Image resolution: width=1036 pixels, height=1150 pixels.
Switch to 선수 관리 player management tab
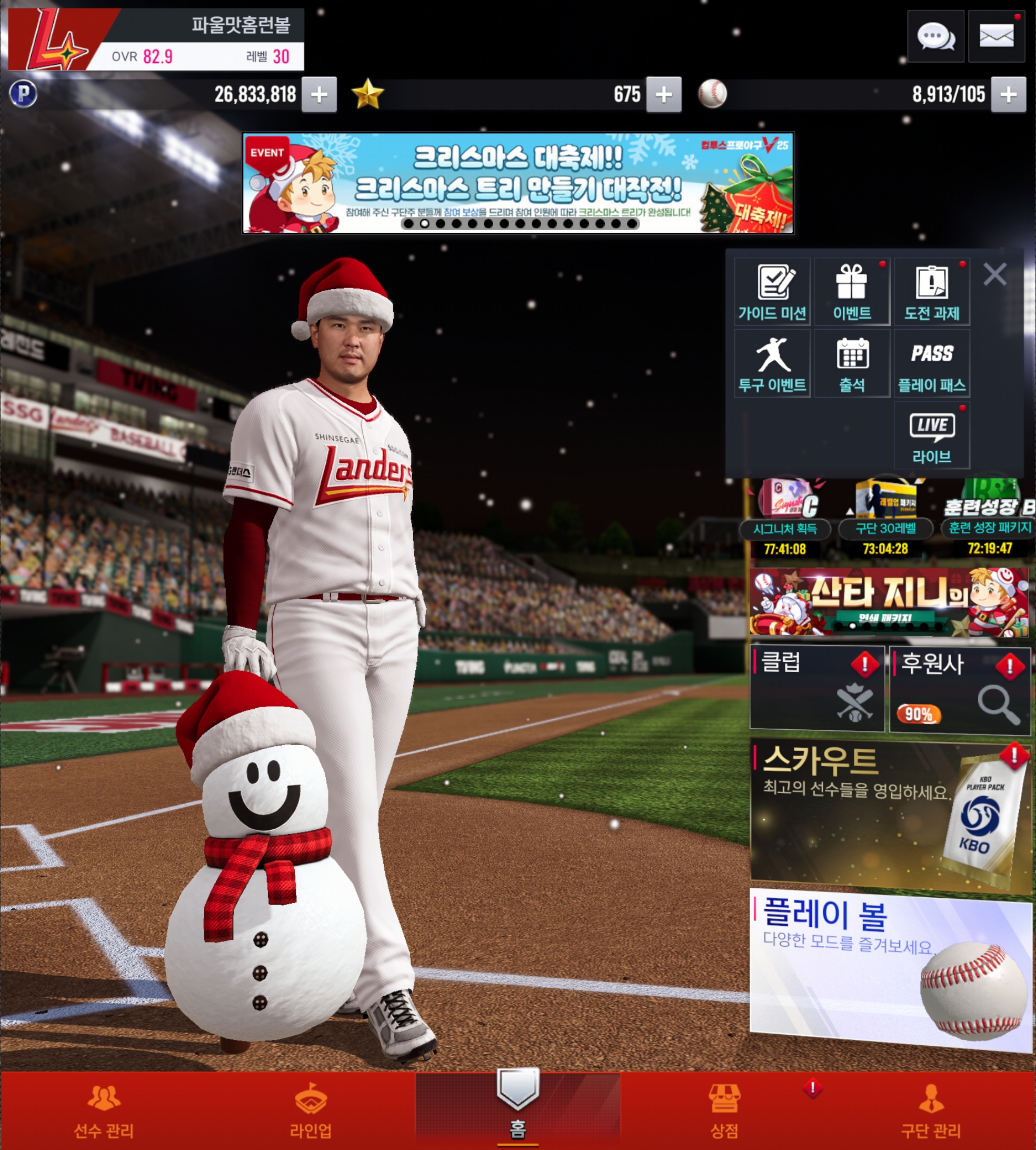(x=104, y=1111)
